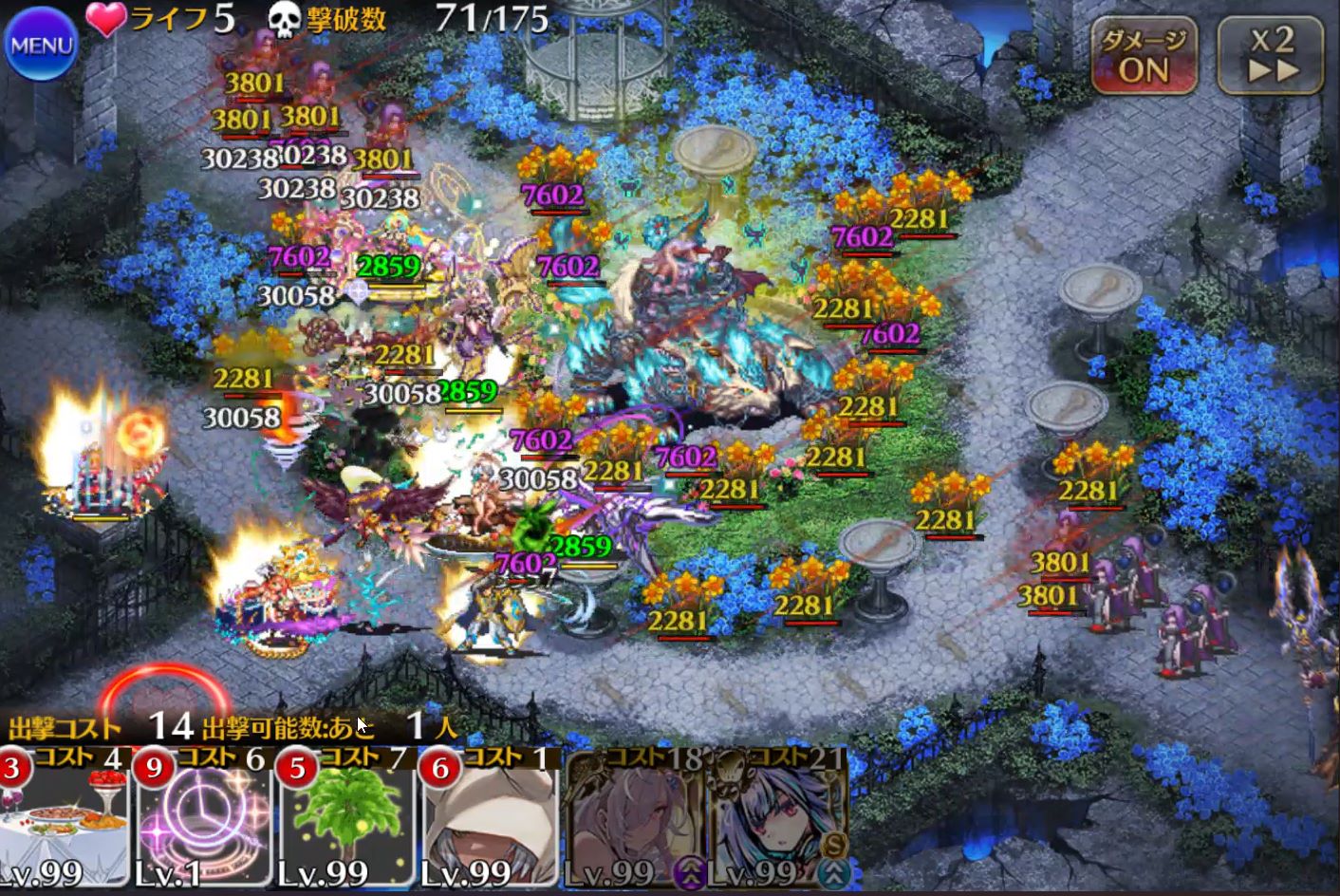Change game speed with the x2 button

[1271, 57]
